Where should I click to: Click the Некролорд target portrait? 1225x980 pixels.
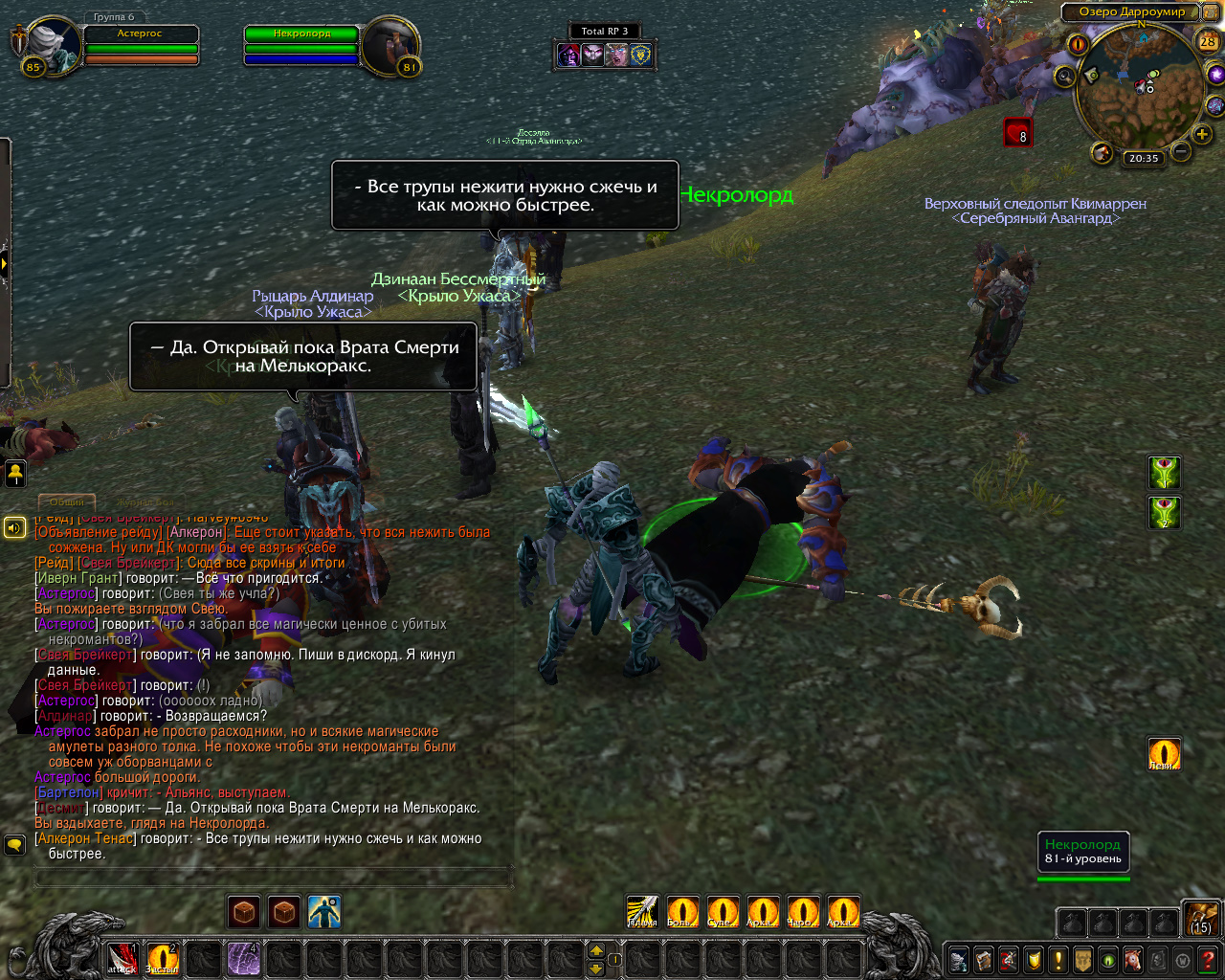[x=390, y=44]
